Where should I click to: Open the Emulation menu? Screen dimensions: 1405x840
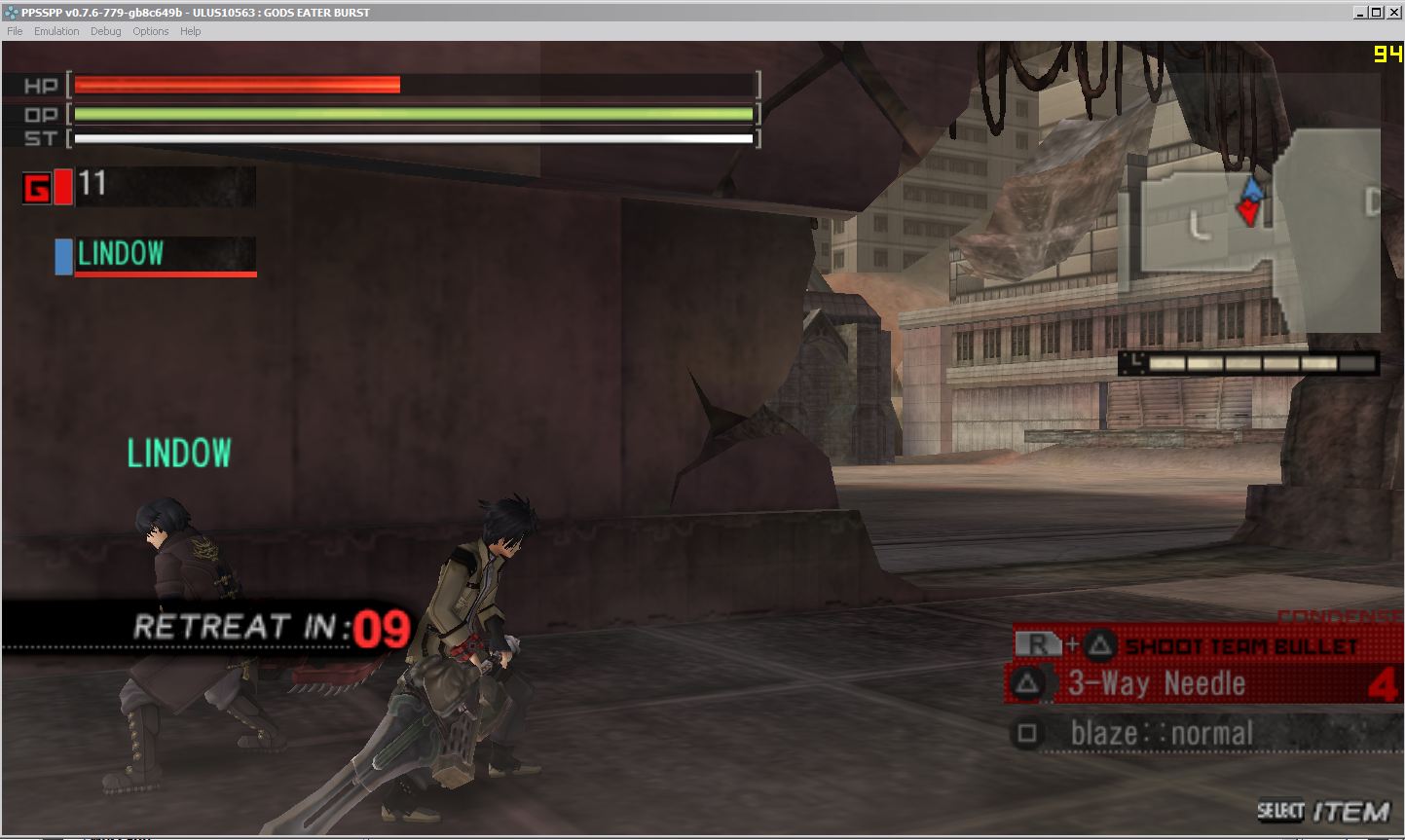click(x=56, y=31)
